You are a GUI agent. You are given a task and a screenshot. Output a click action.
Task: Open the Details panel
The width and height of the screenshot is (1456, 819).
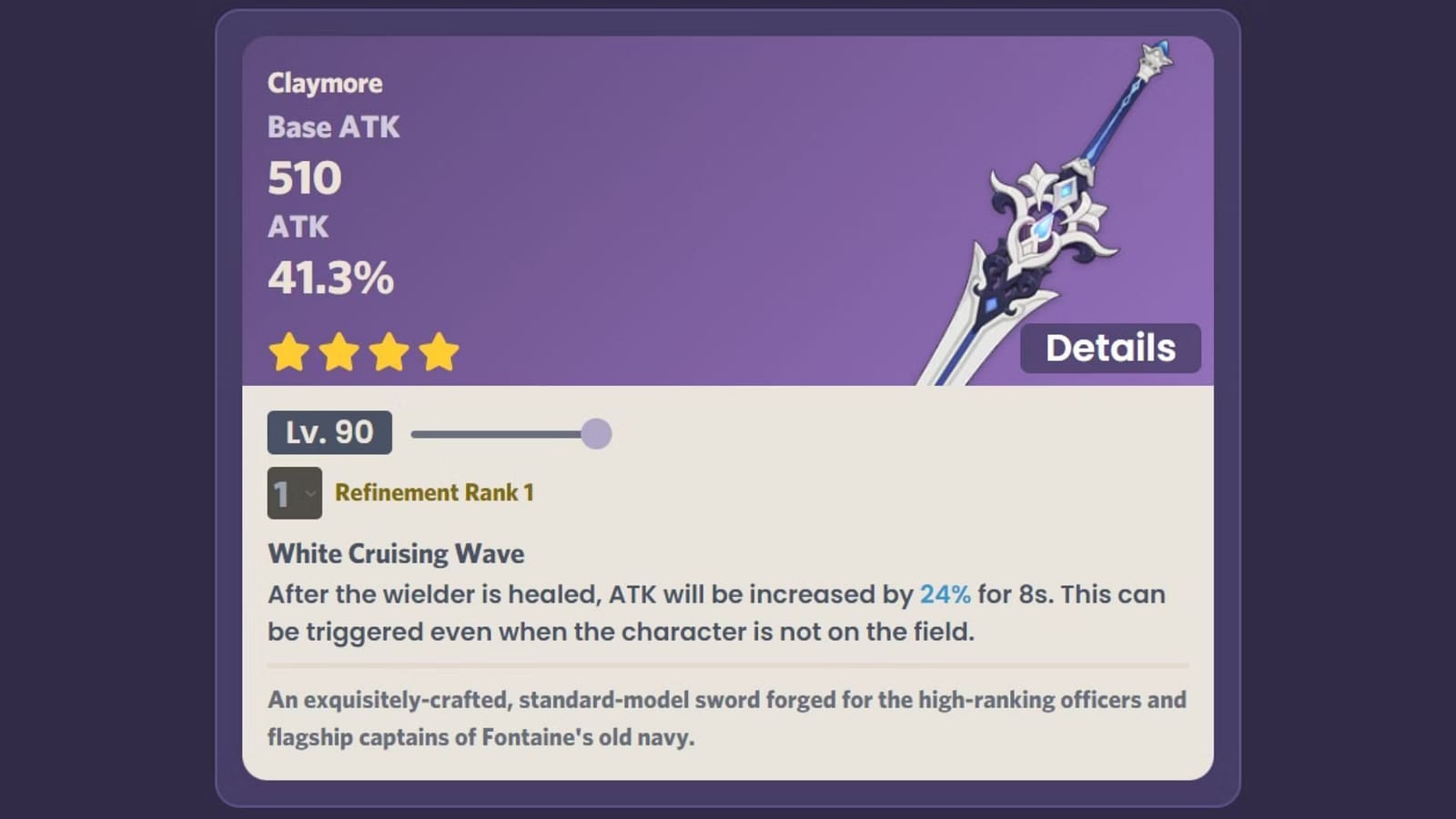(x=1110, y=348)
